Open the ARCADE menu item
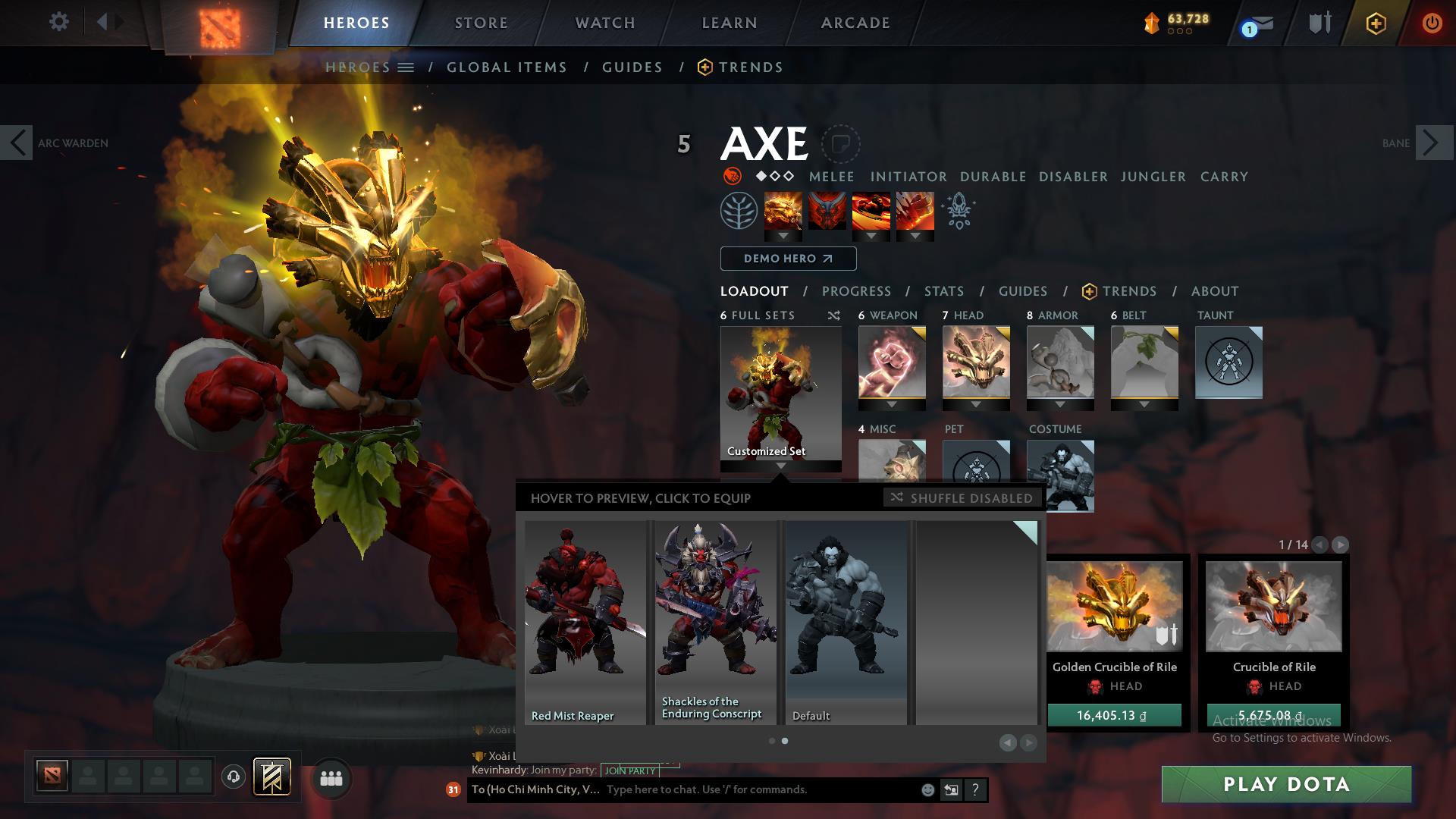Screen dimensions: 1456x819 pos(855,23)
